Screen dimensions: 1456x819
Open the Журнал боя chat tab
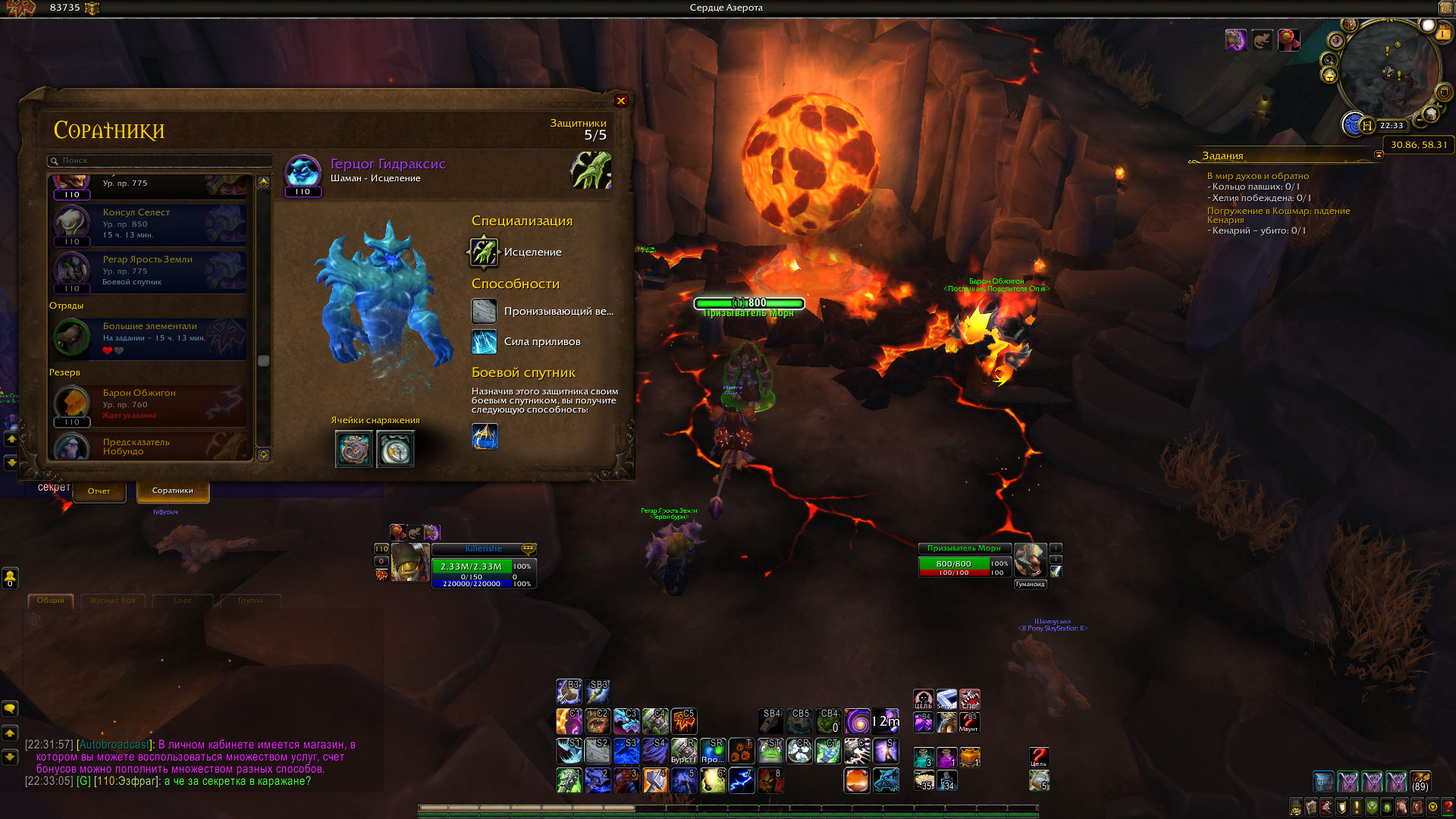pyautogui.click(x=113, y=601)
